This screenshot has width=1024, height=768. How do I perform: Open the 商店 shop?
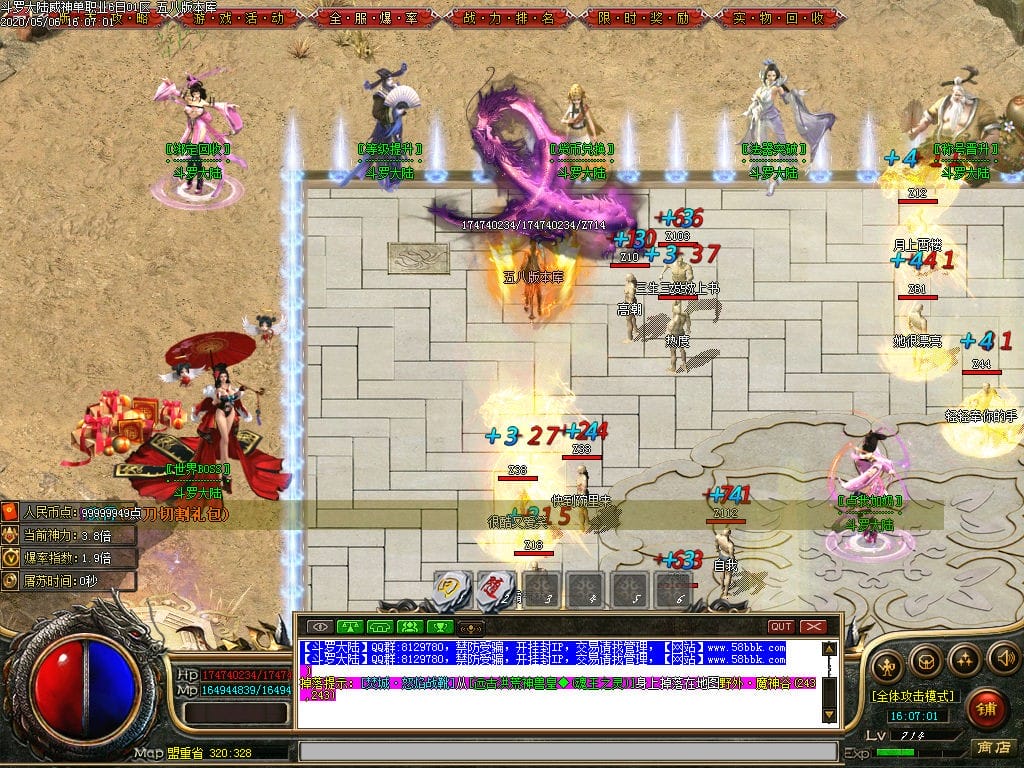coord(992,747)
